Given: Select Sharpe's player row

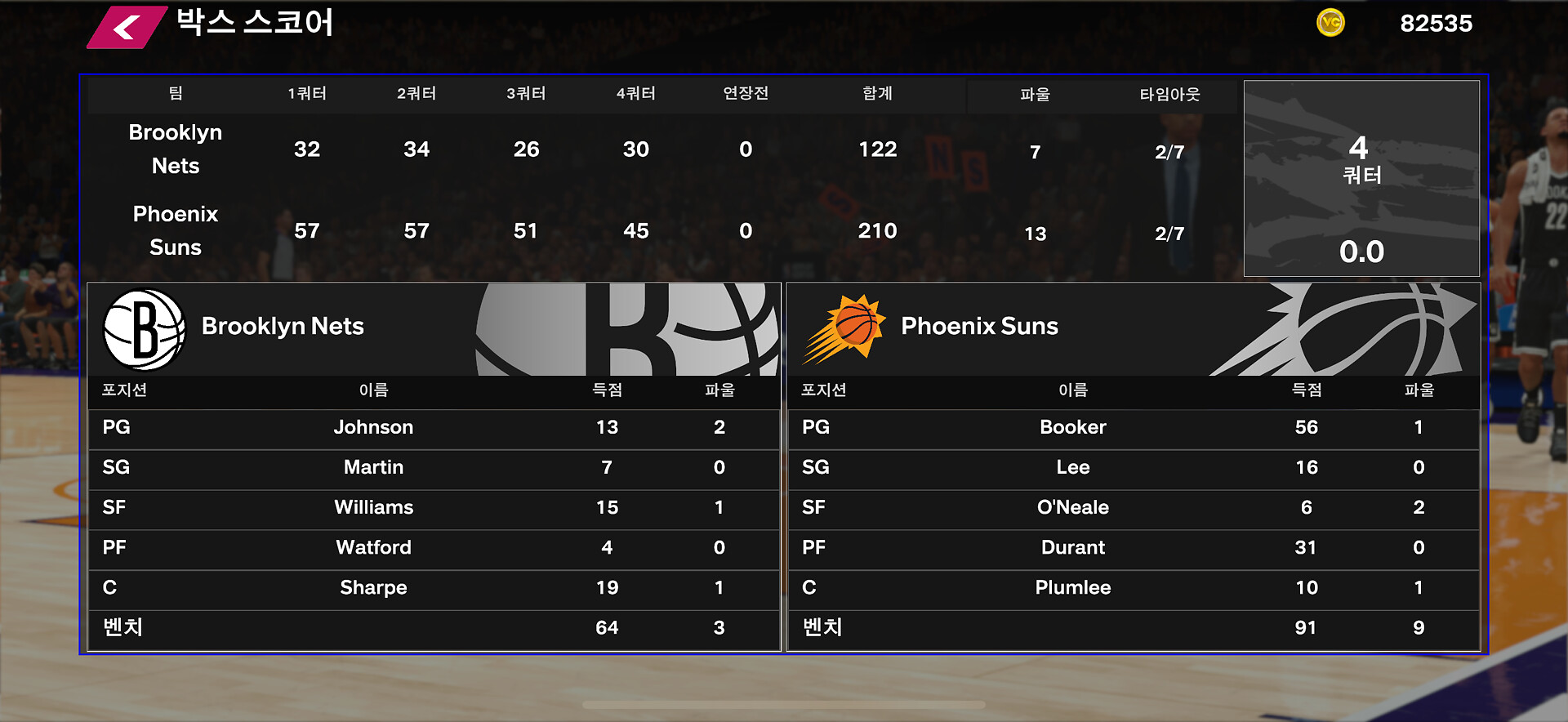Looking at the screenshot, I should point(434,587).
